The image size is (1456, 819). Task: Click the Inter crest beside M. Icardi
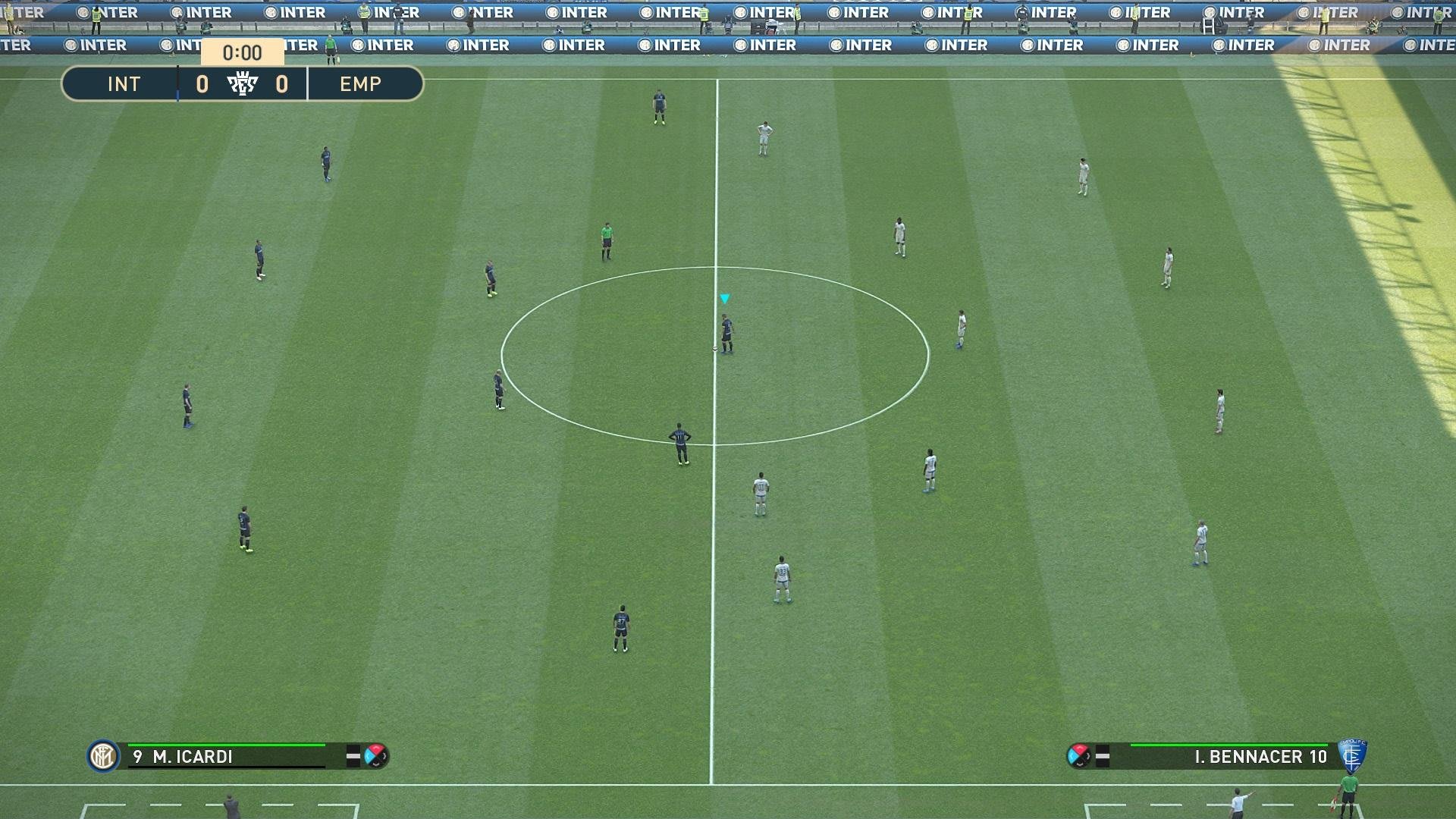point(103,756)
